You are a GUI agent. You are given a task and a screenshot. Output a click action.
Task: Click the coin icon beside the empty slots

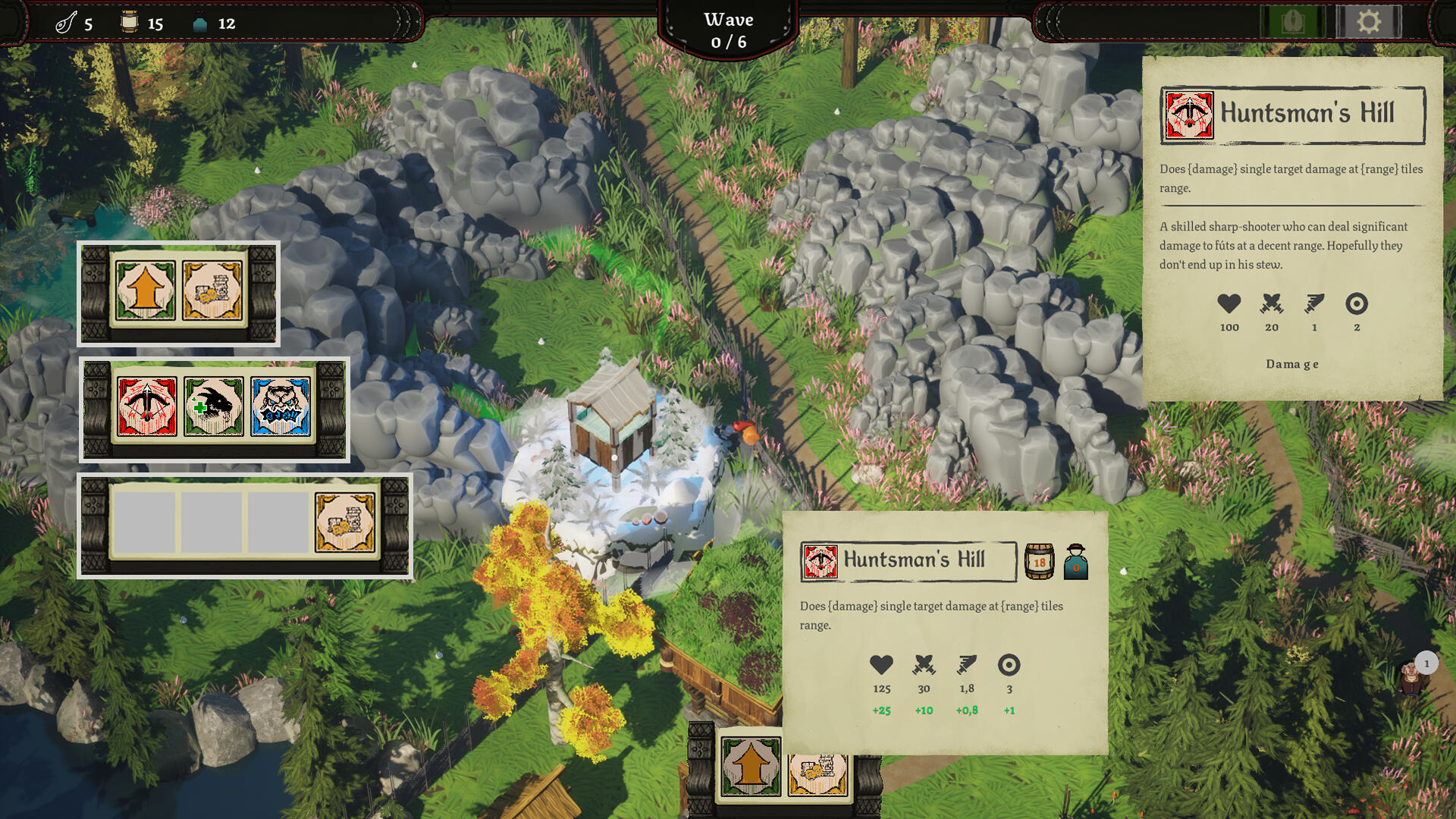pyautogui.click(x=345, y=522)
